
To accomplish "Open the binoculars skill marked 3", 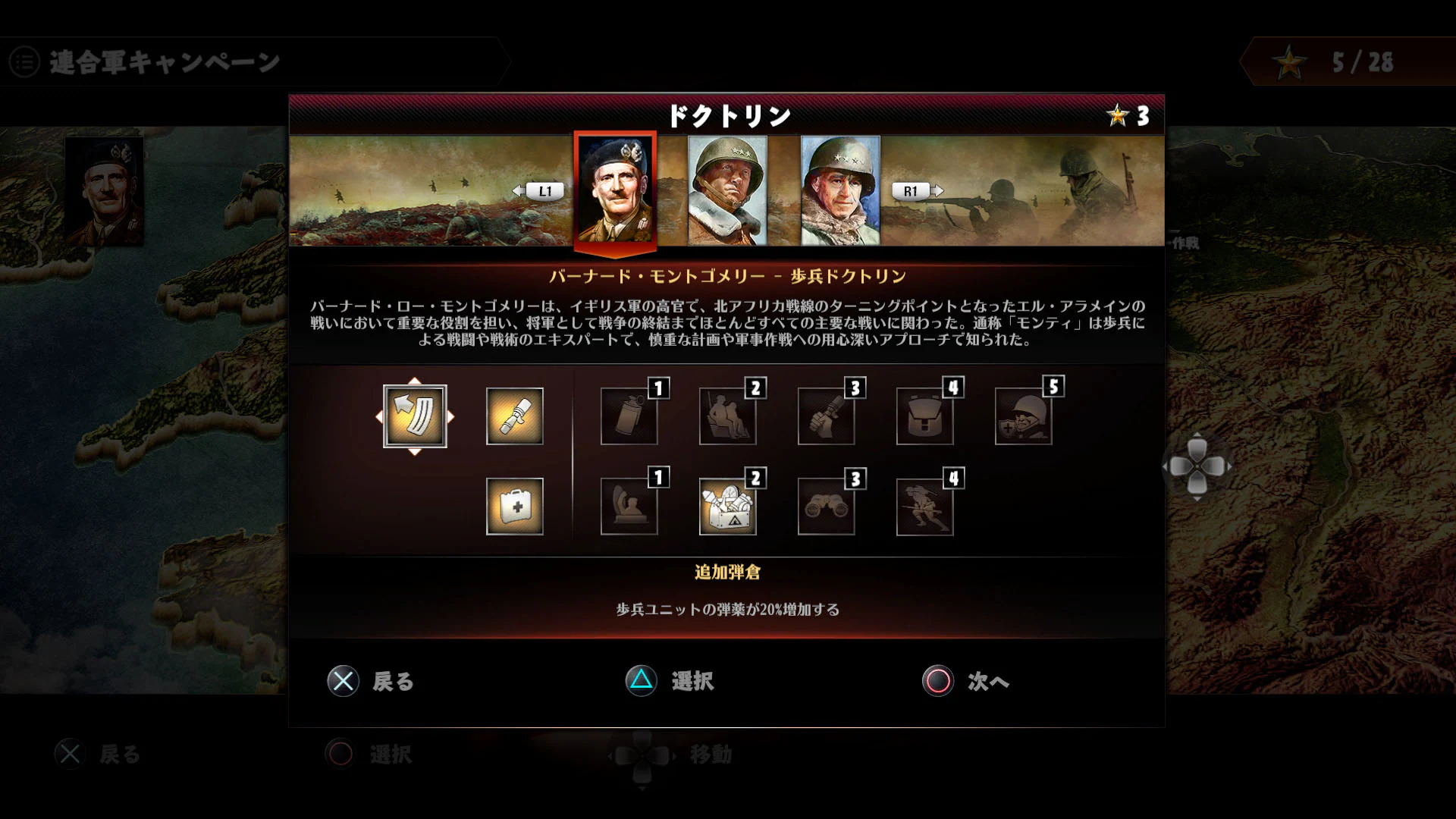I will pos(827,507).
